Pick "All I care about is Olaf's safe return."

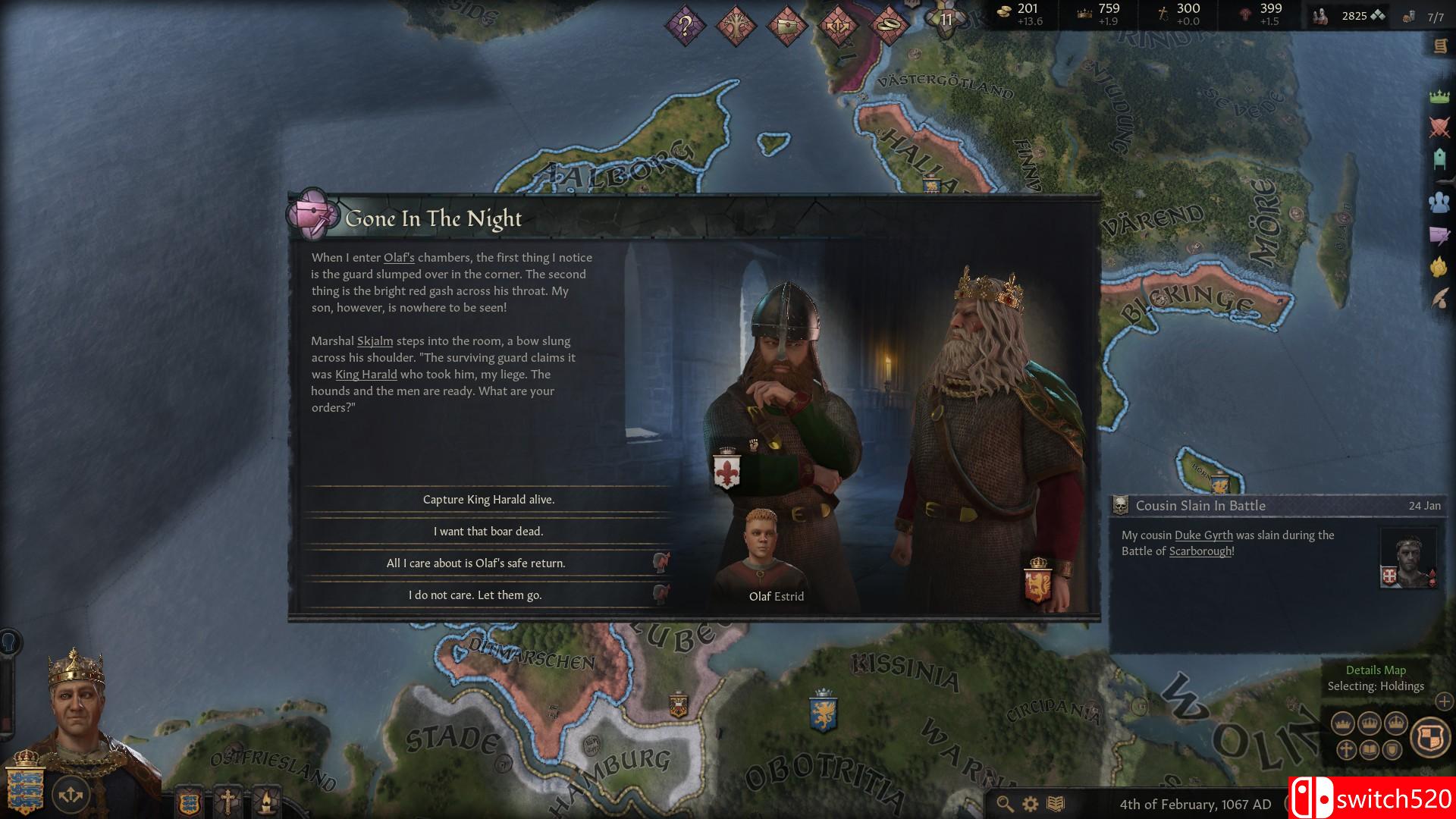click(x=475, y=563)
